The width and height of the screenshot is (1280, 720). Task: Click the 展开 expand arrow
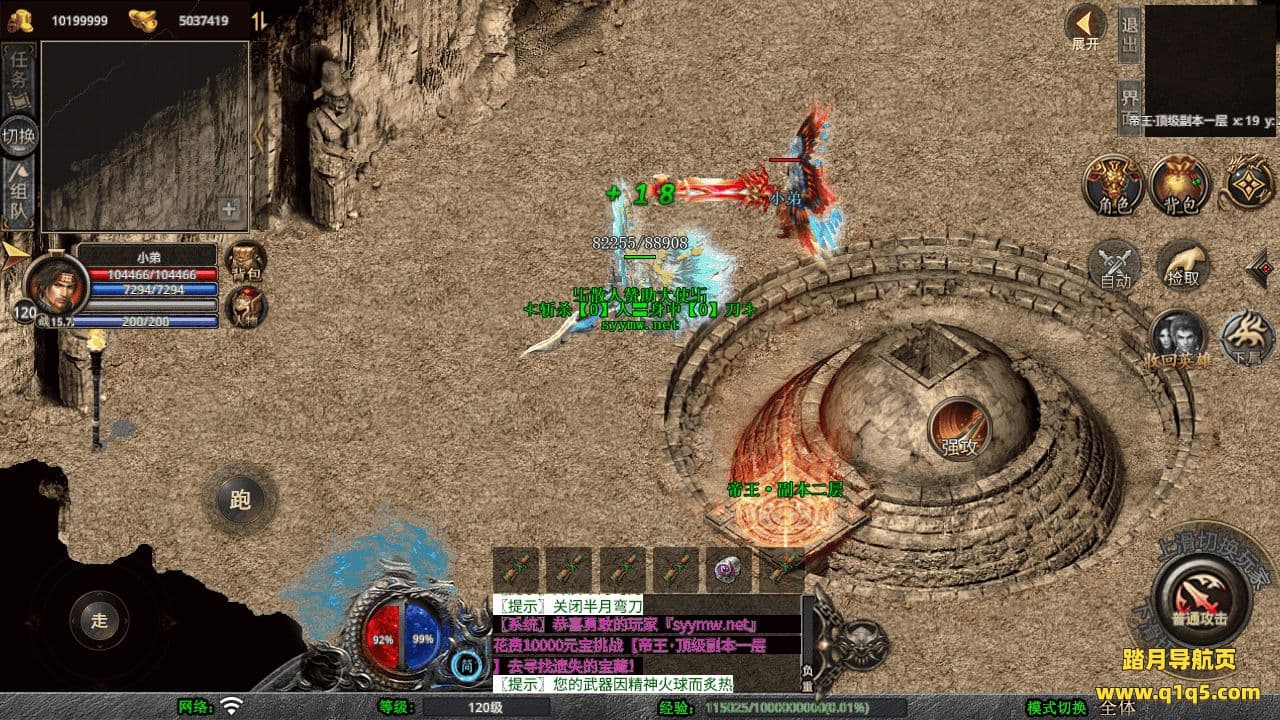1085,26
